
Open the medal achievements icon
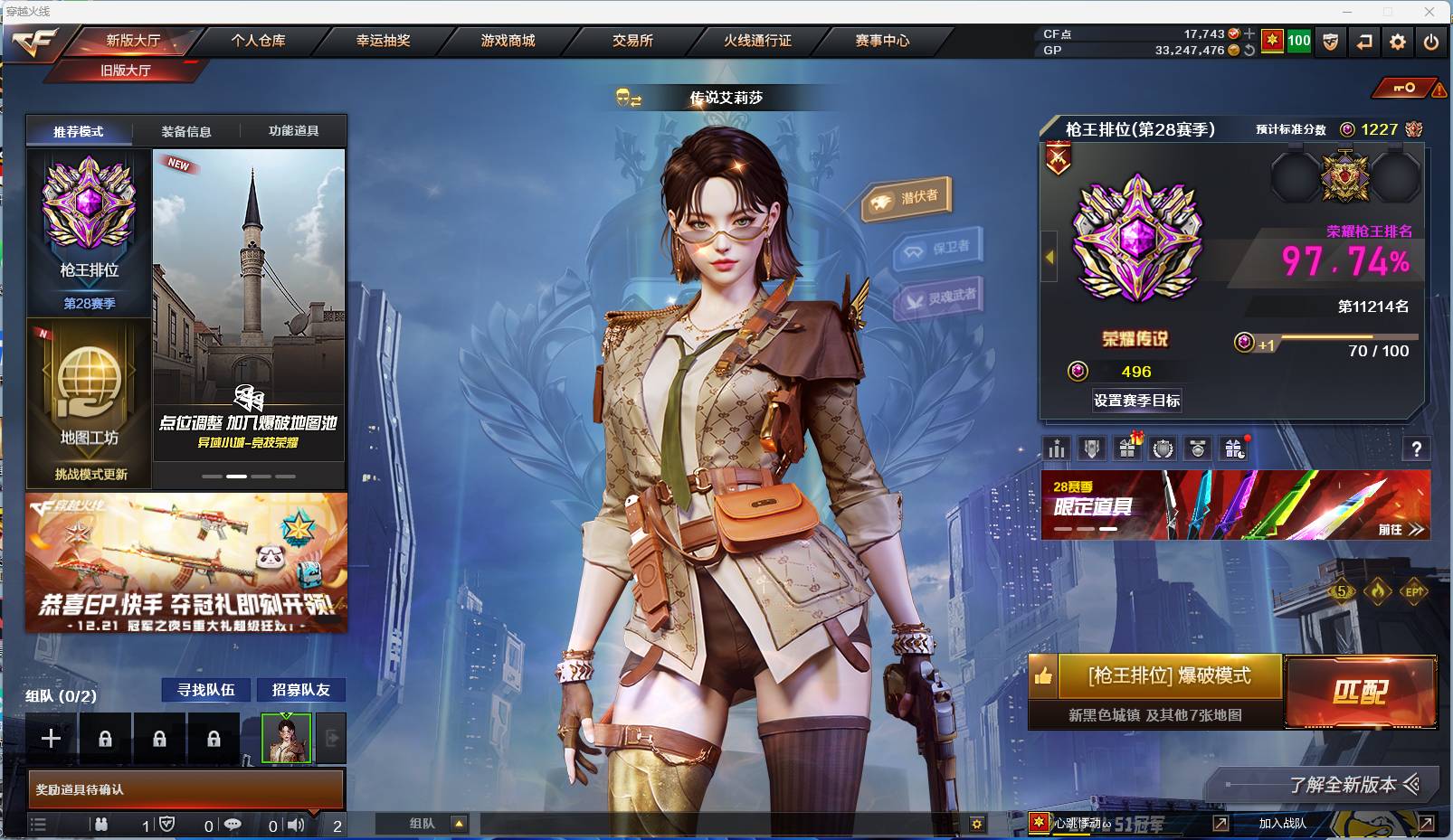click(1199, 448)
